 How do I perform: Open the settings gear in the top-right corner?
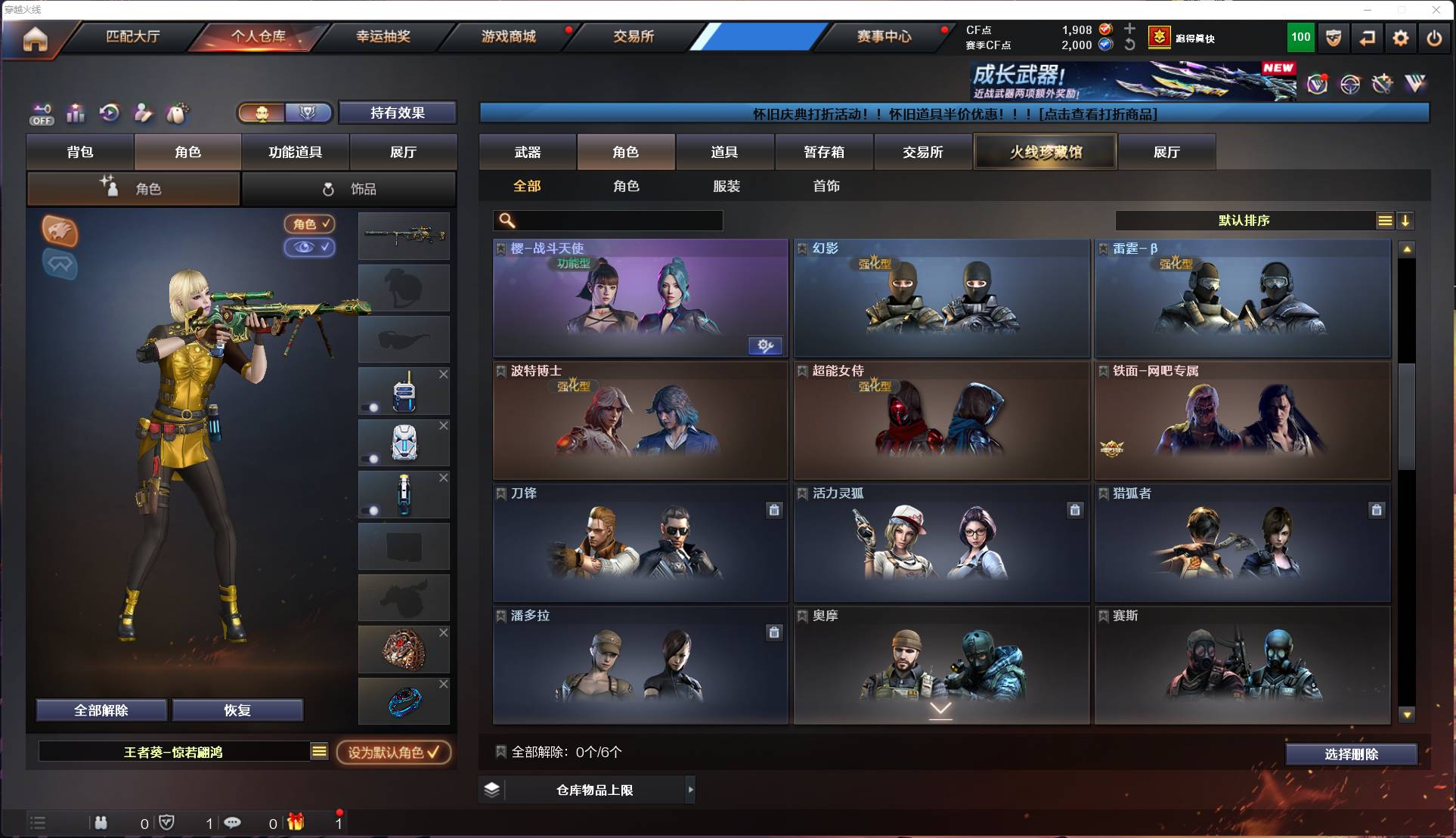(1401, 38)
